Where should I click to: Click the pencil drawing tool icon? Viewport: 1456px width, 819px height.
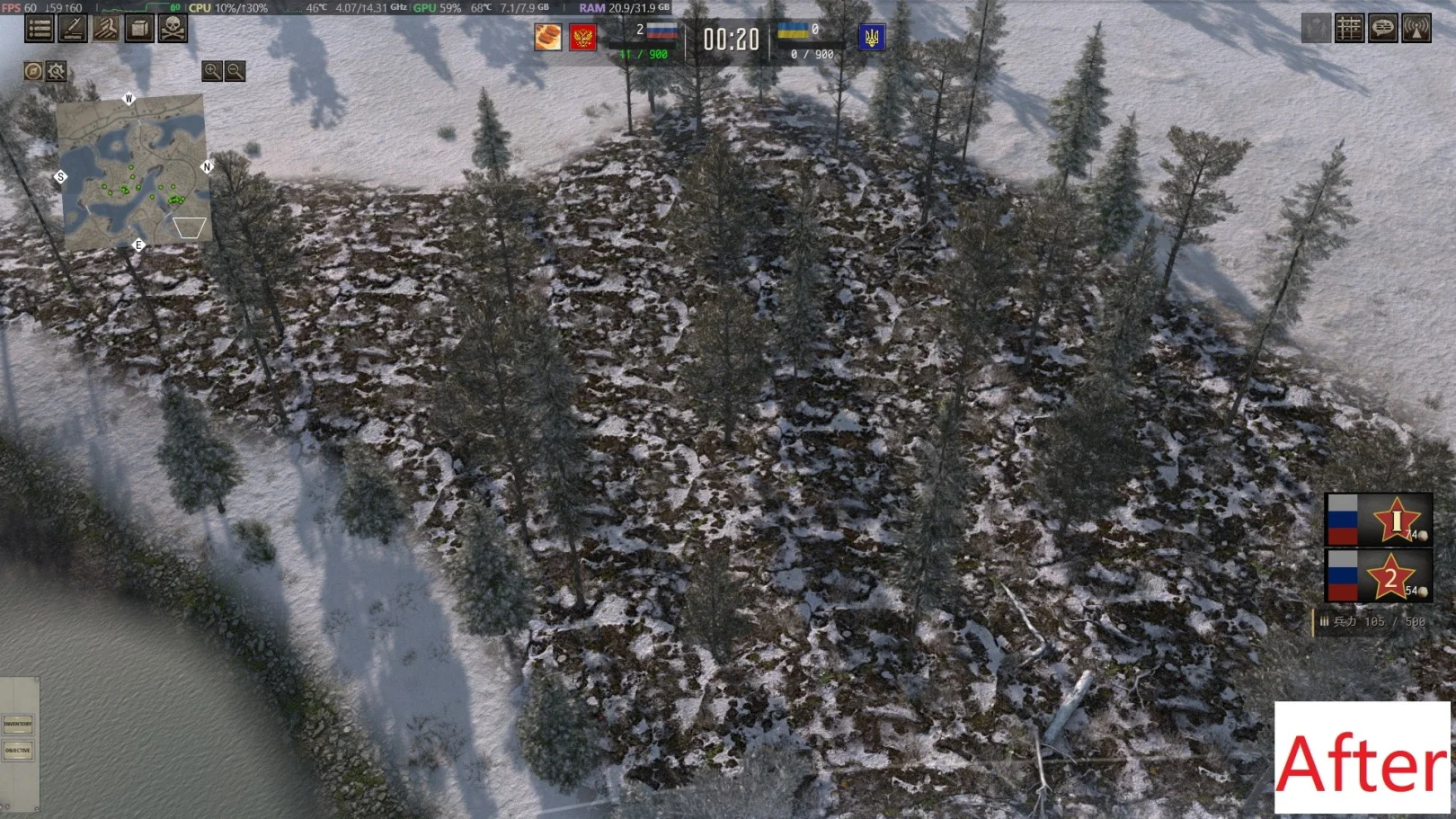73,28
